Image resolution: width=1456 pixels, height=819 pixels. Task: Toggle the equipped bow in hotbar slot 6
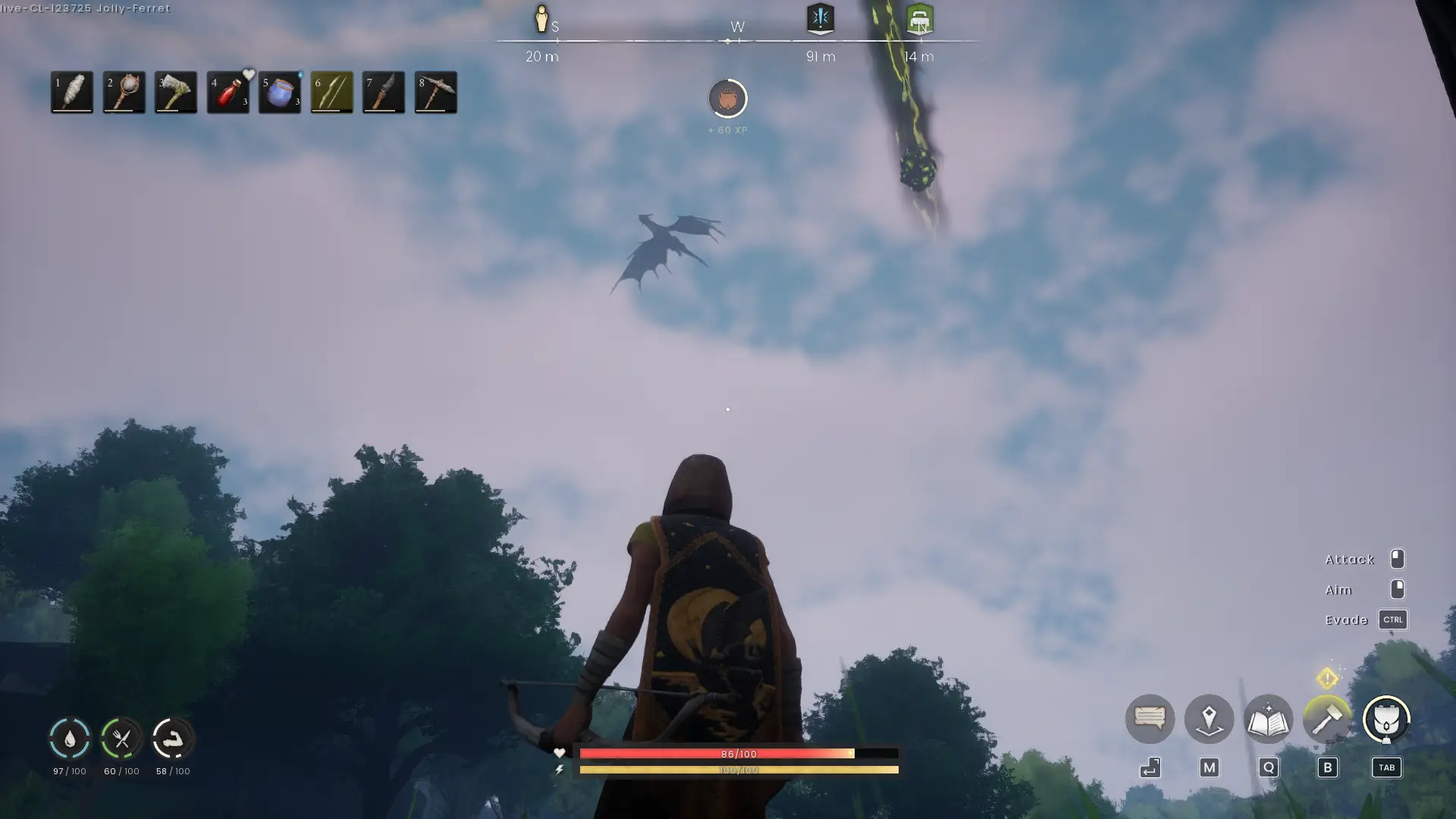pos(331,92)
